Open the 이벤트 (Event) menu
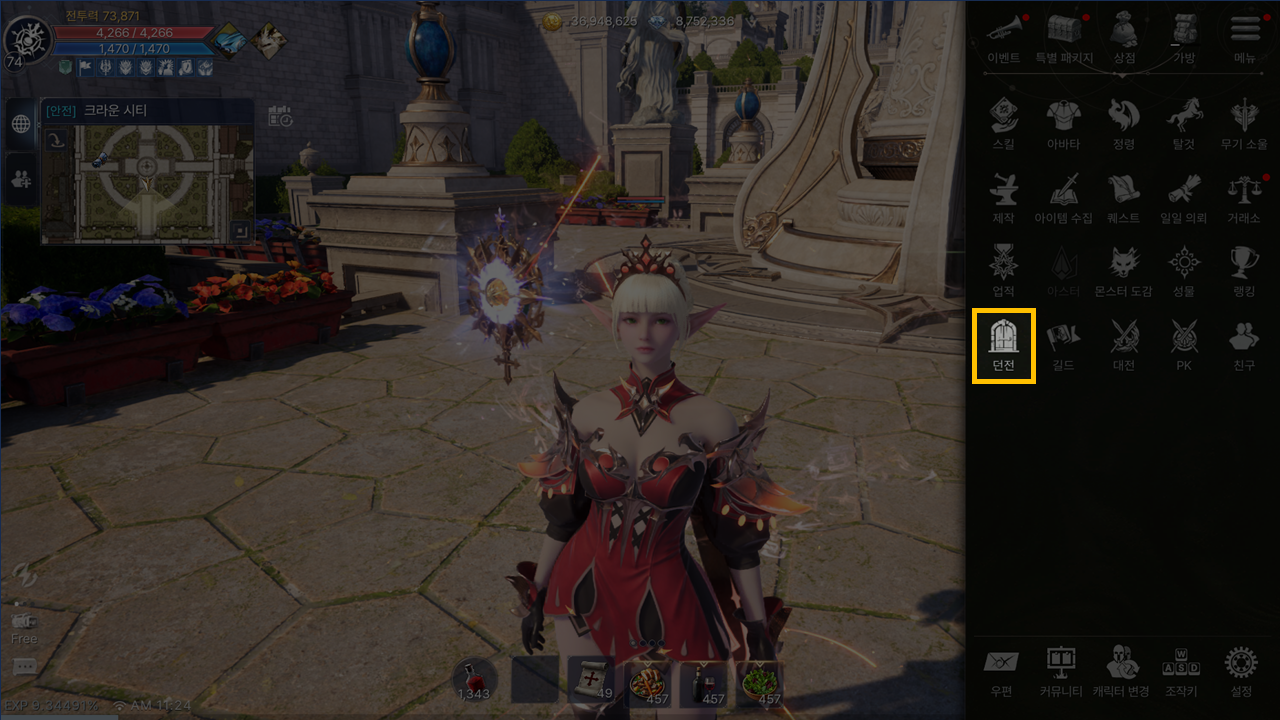This screenshot has width=1280, height=720. 1003,36
